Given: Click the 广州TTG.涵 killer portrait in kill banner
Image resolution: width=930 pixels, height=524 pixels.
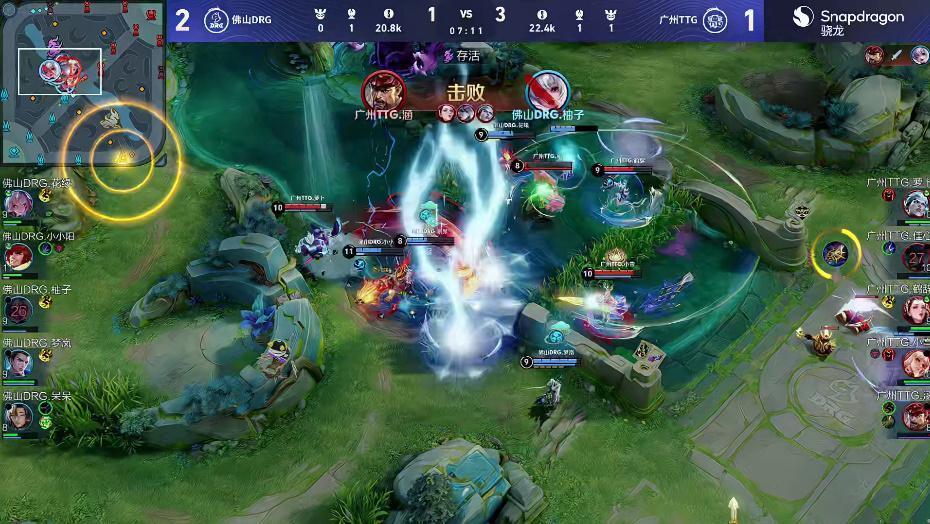Looking at the screenshot, I should pos(383,91).
